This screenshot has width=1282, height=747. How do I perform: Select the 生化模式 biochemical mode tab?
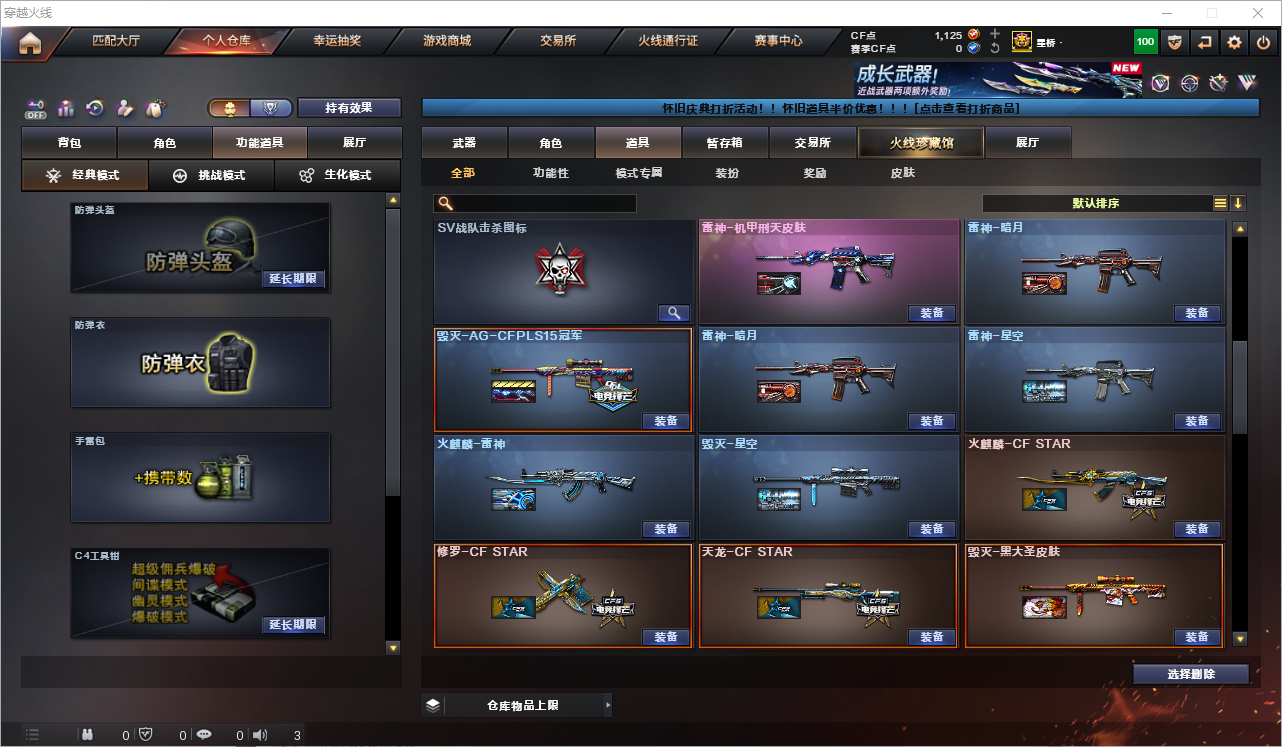[337, 175]
